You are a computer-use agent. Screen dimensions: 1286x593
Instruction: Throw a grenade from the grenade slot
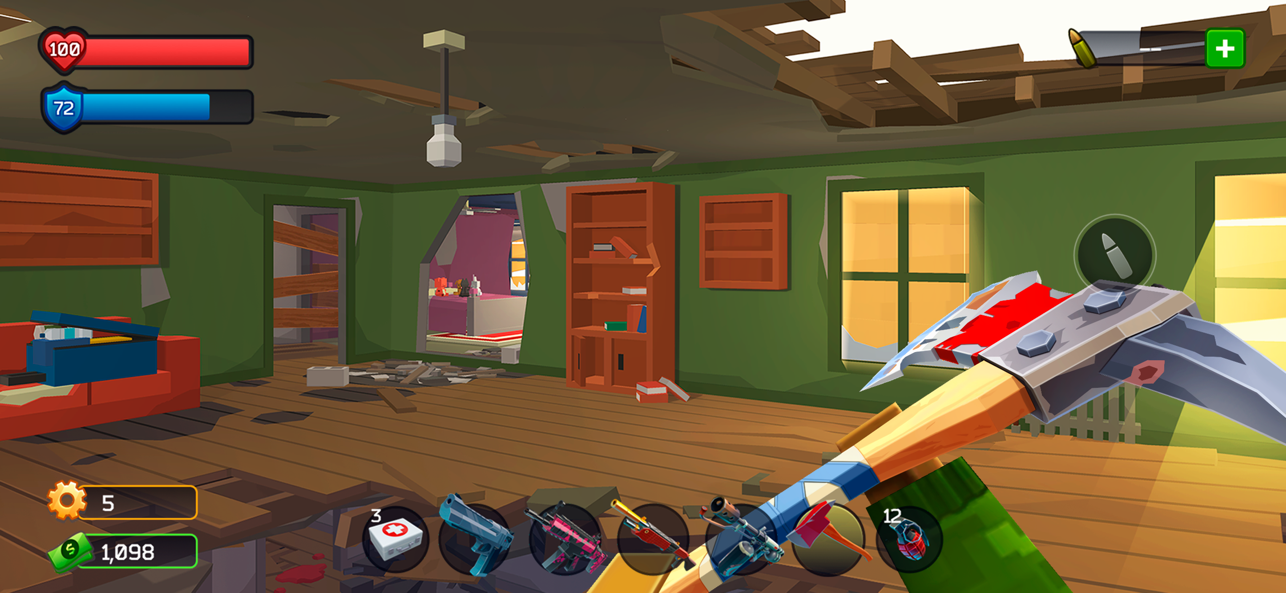click(x=908, y=540)
